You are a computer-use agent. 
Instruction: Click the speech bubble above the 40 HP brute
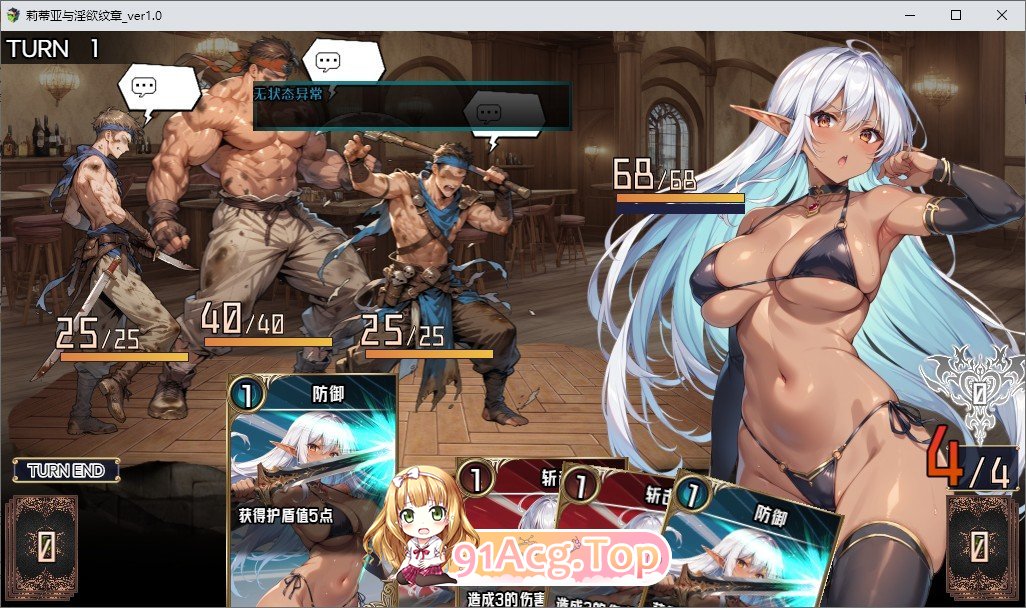click(343, 63)
